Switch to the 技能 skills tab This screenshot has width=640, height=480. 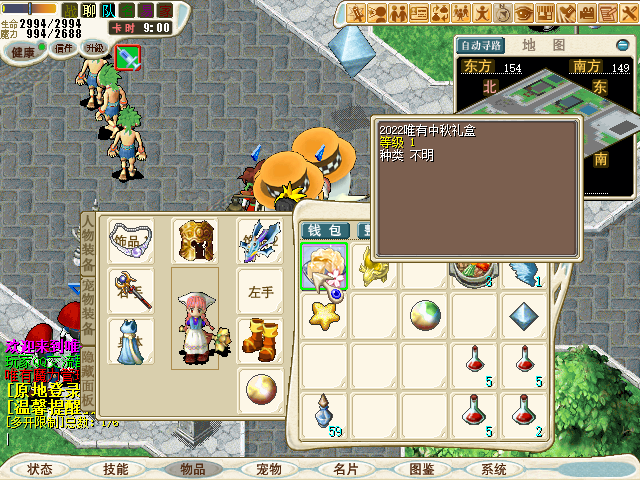(x=115, y=468)
